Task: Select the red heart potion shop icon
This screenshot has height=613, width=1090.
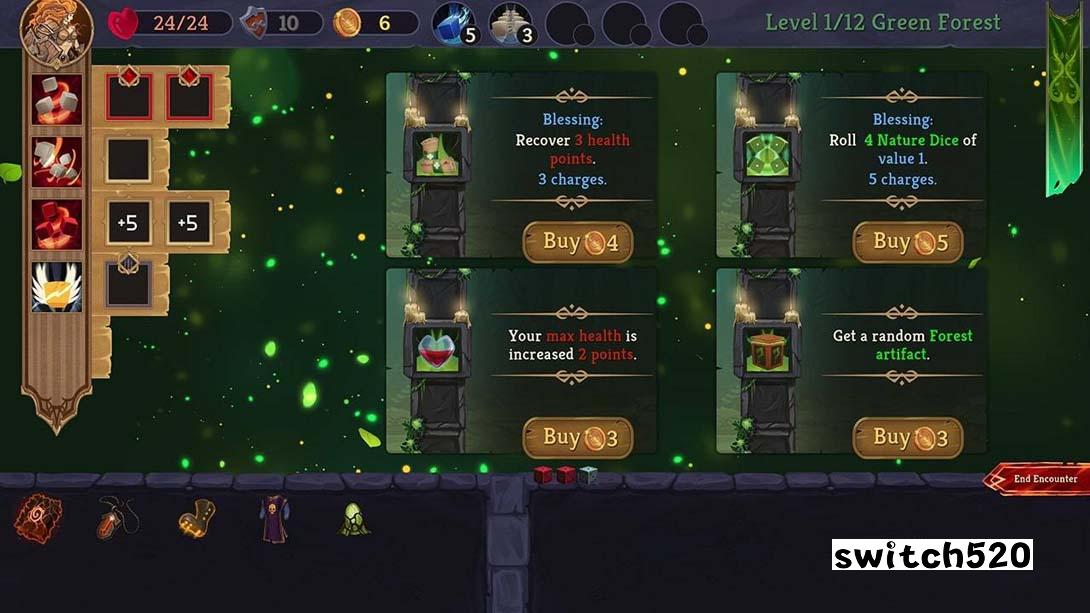Action: pyautogui.click(x=437, y=352)
